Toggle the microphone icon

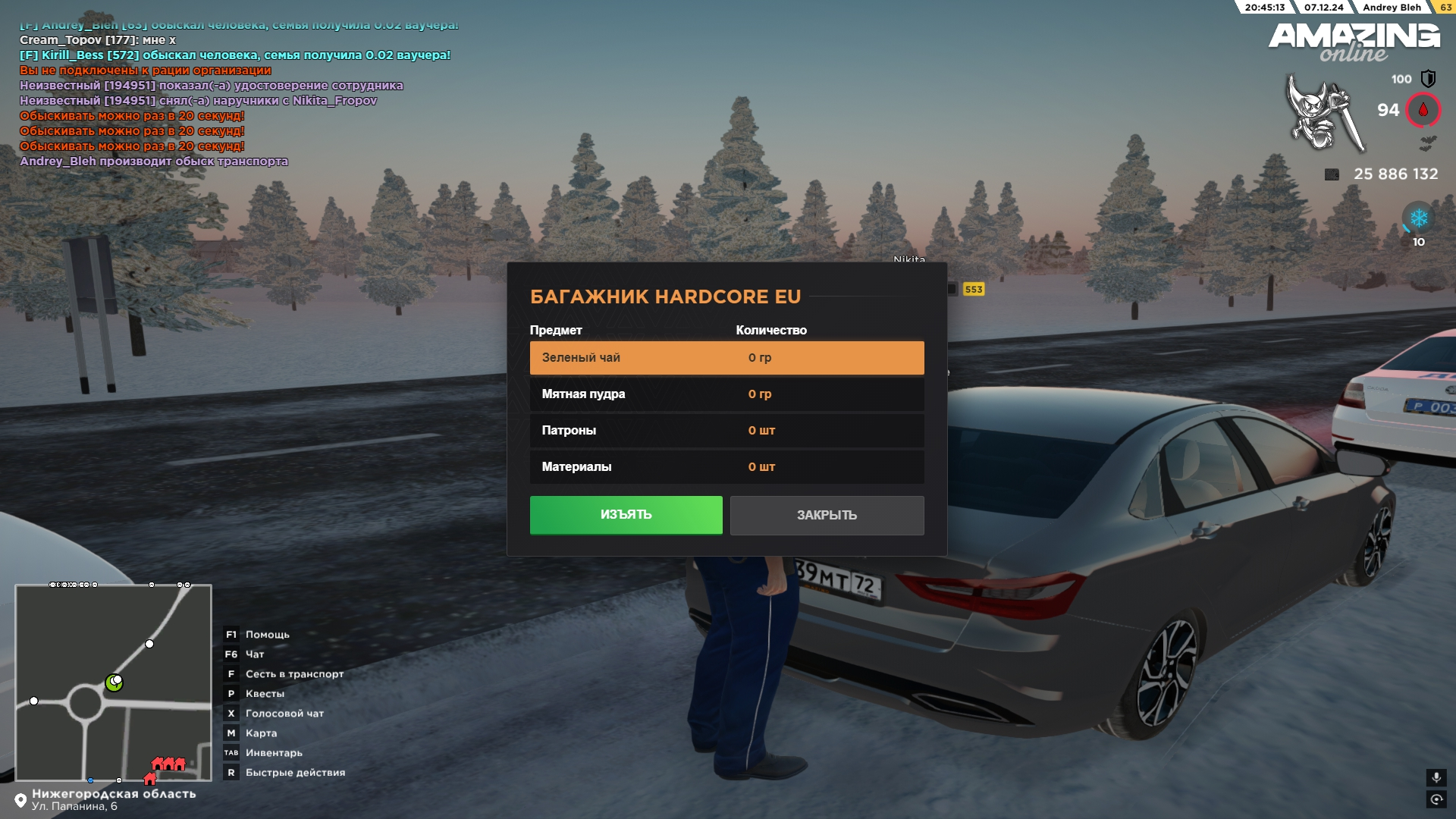pyautogui.click(x=1436, y=778)
